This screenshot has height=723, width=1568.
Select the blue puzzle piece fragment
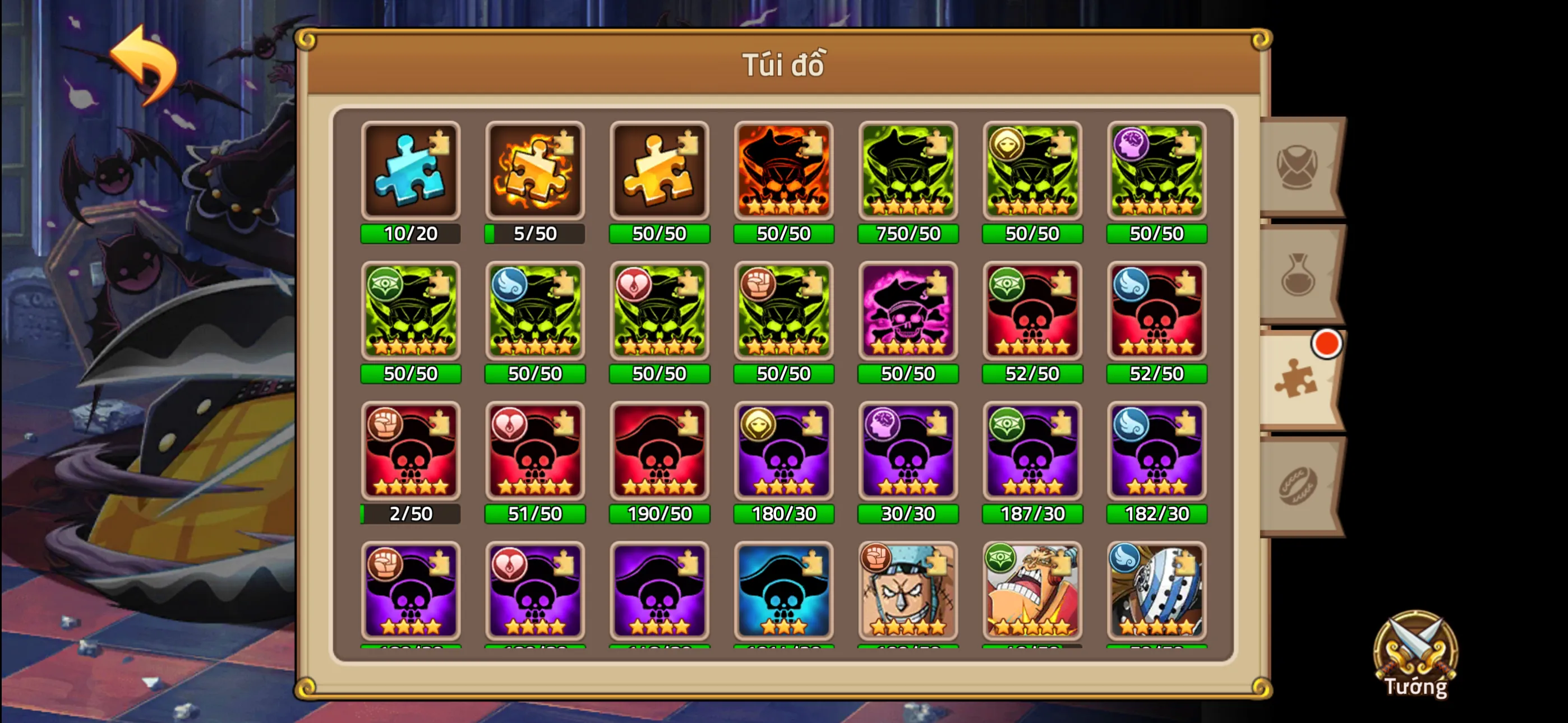(411, 170)
